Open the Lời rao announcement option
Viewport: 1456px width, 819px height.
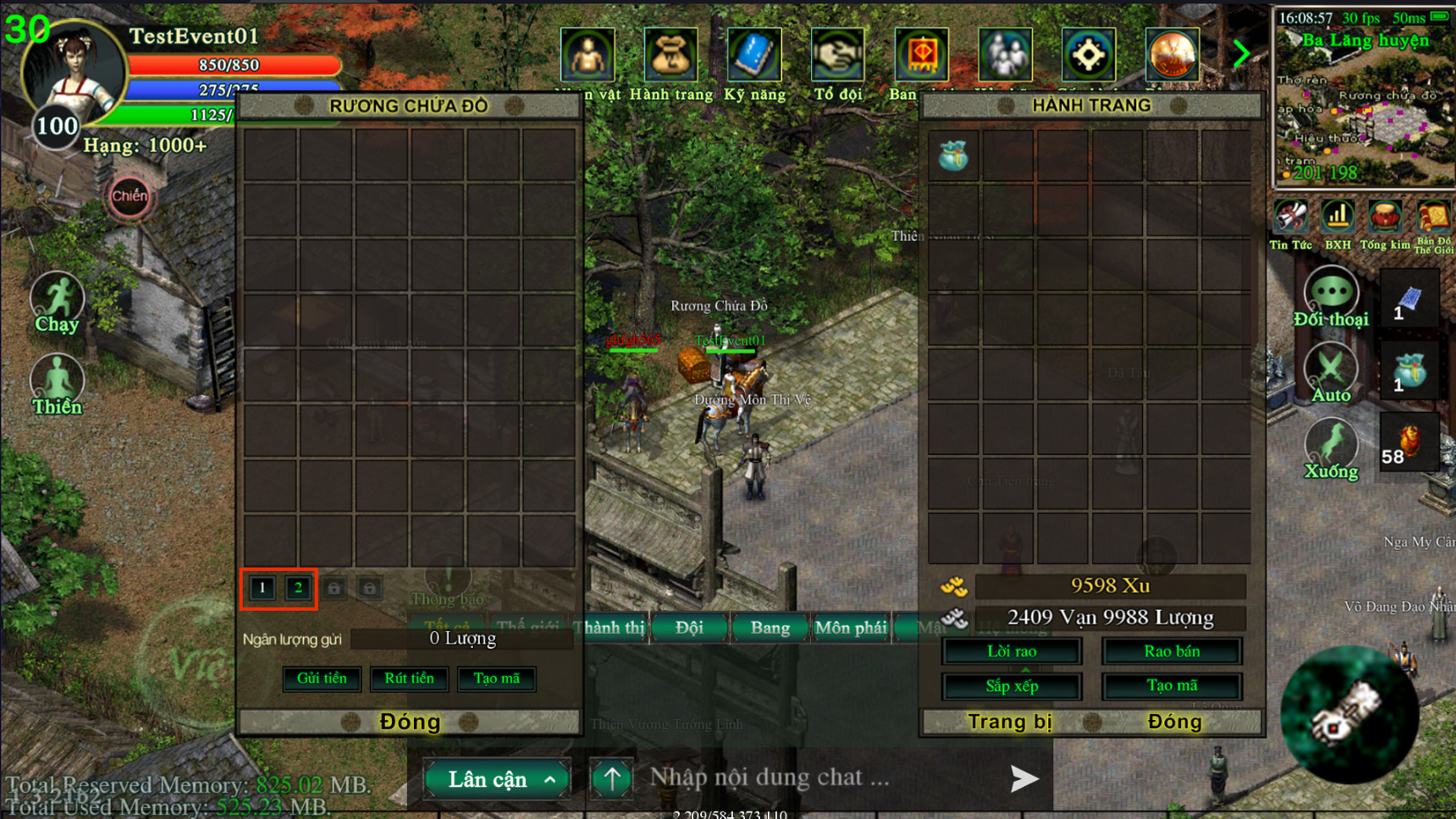pyautogui.click(x=1012, y=651)
